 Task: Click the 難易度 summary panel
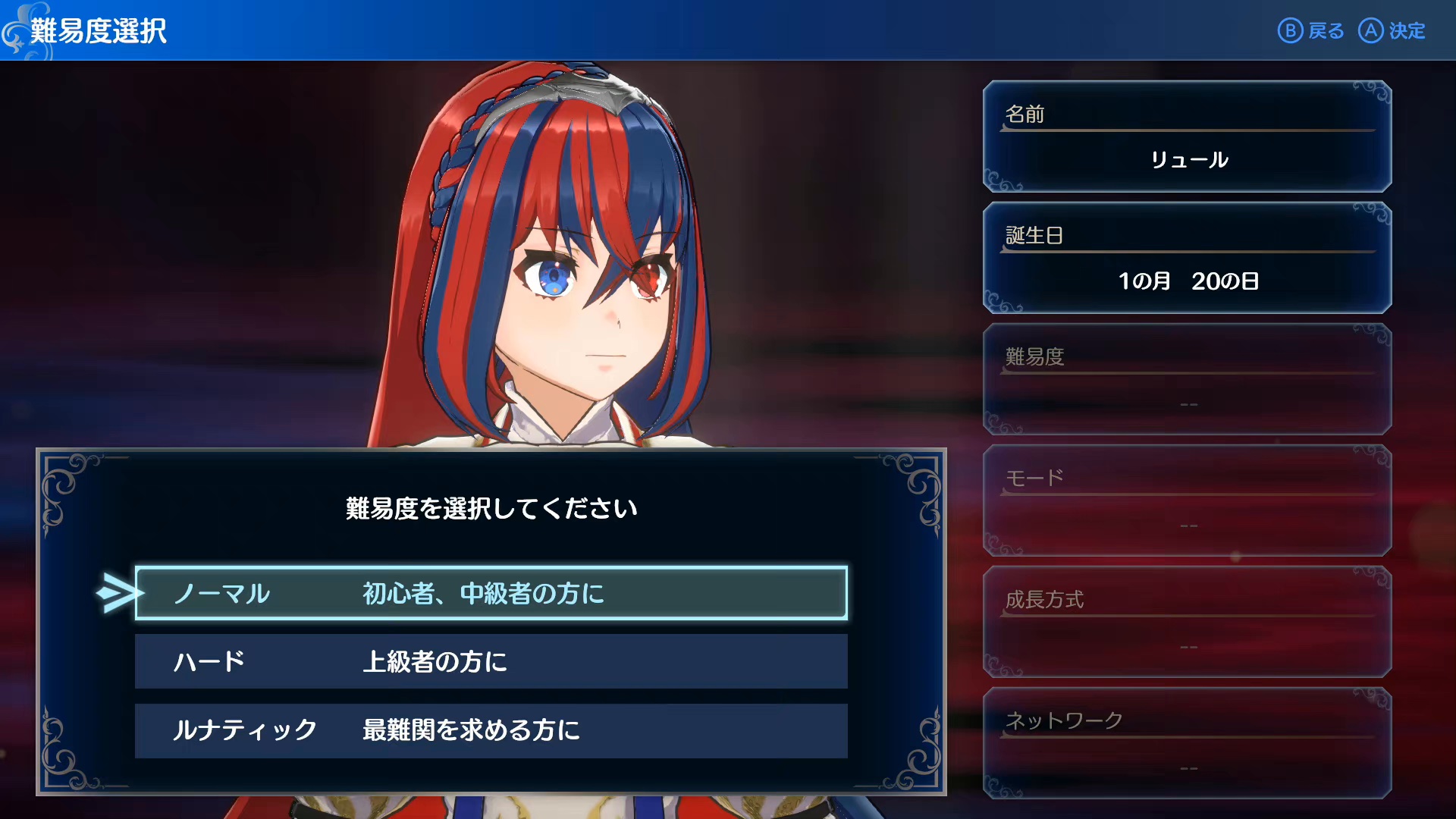1187,380
